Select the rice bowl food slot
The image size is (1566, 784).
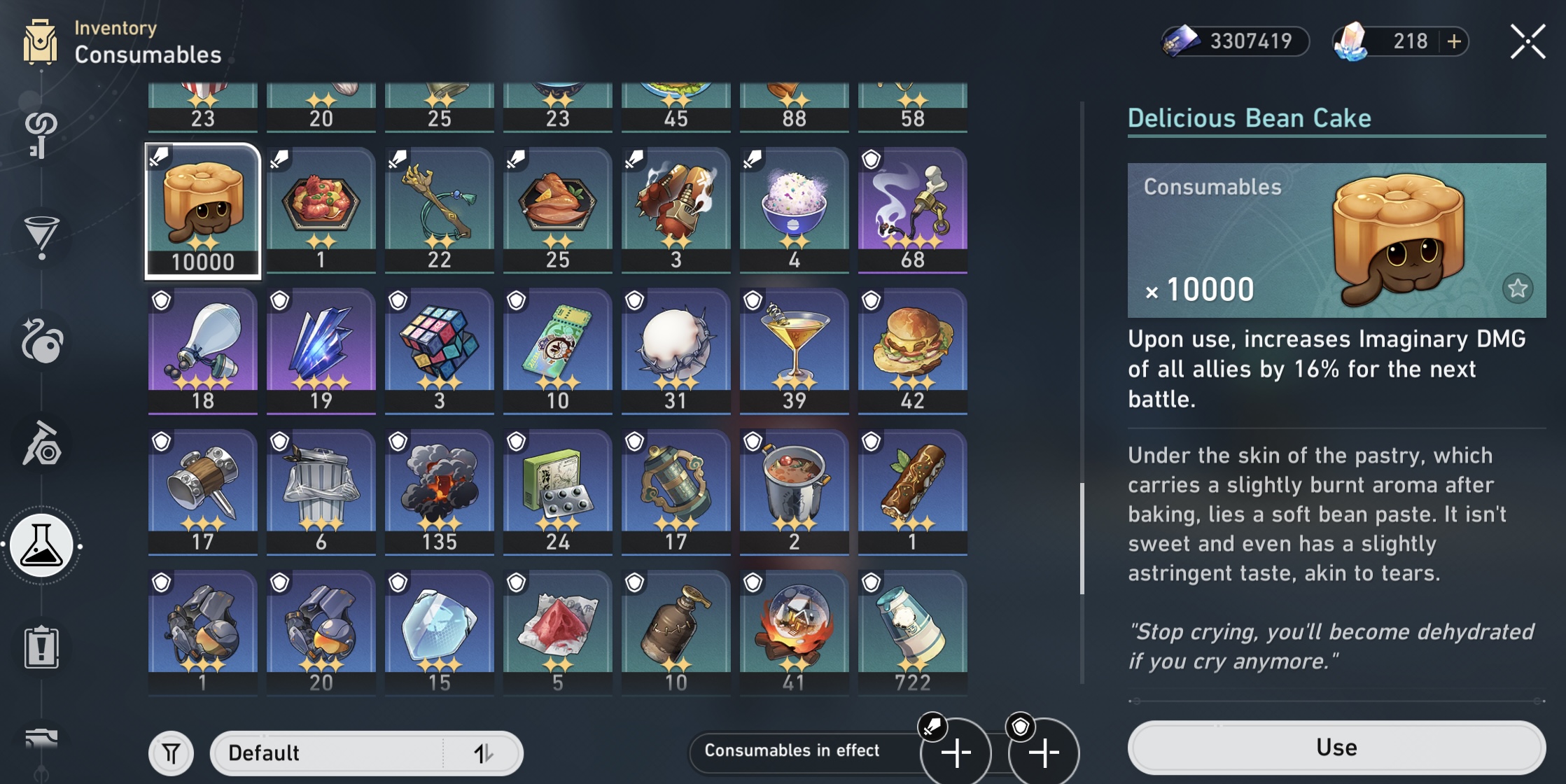coord(794,209)
